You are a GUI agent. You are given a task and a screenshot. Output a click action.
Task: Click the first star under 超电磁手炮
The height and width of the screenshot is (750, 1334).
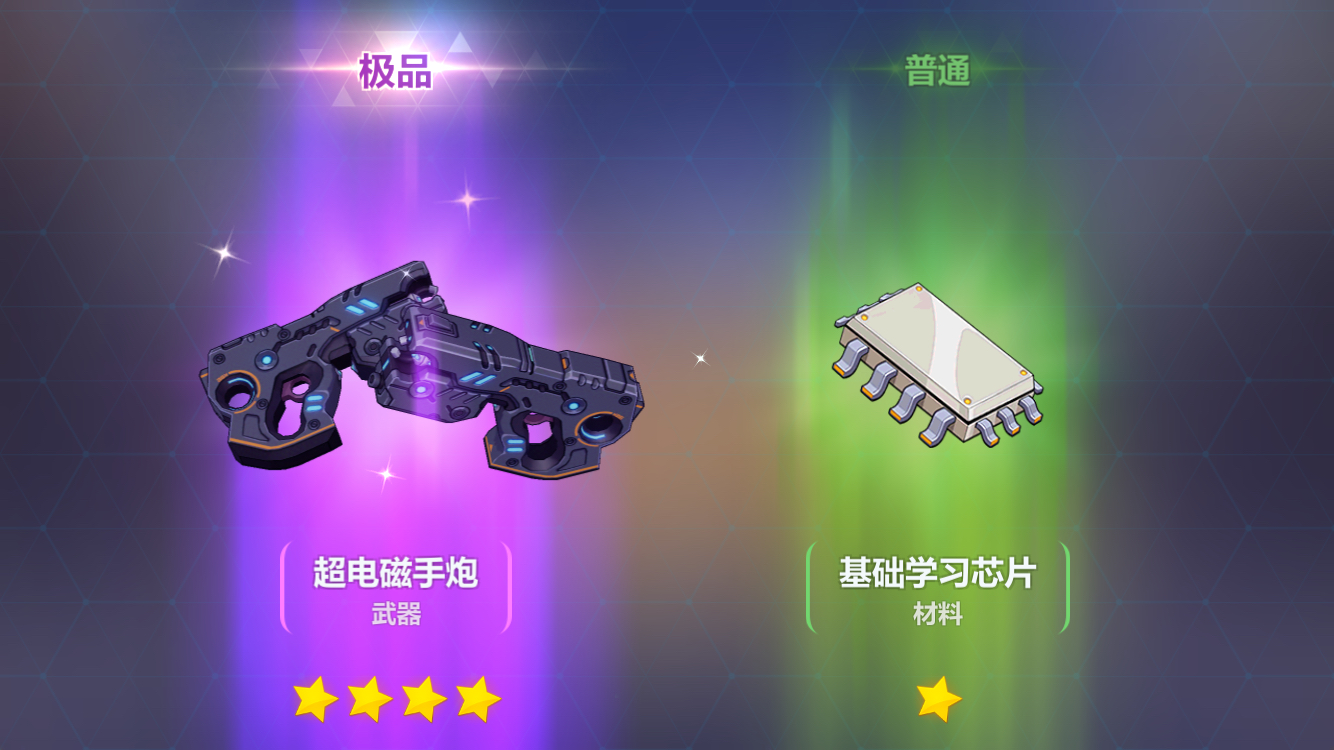(x=315, y=700)
